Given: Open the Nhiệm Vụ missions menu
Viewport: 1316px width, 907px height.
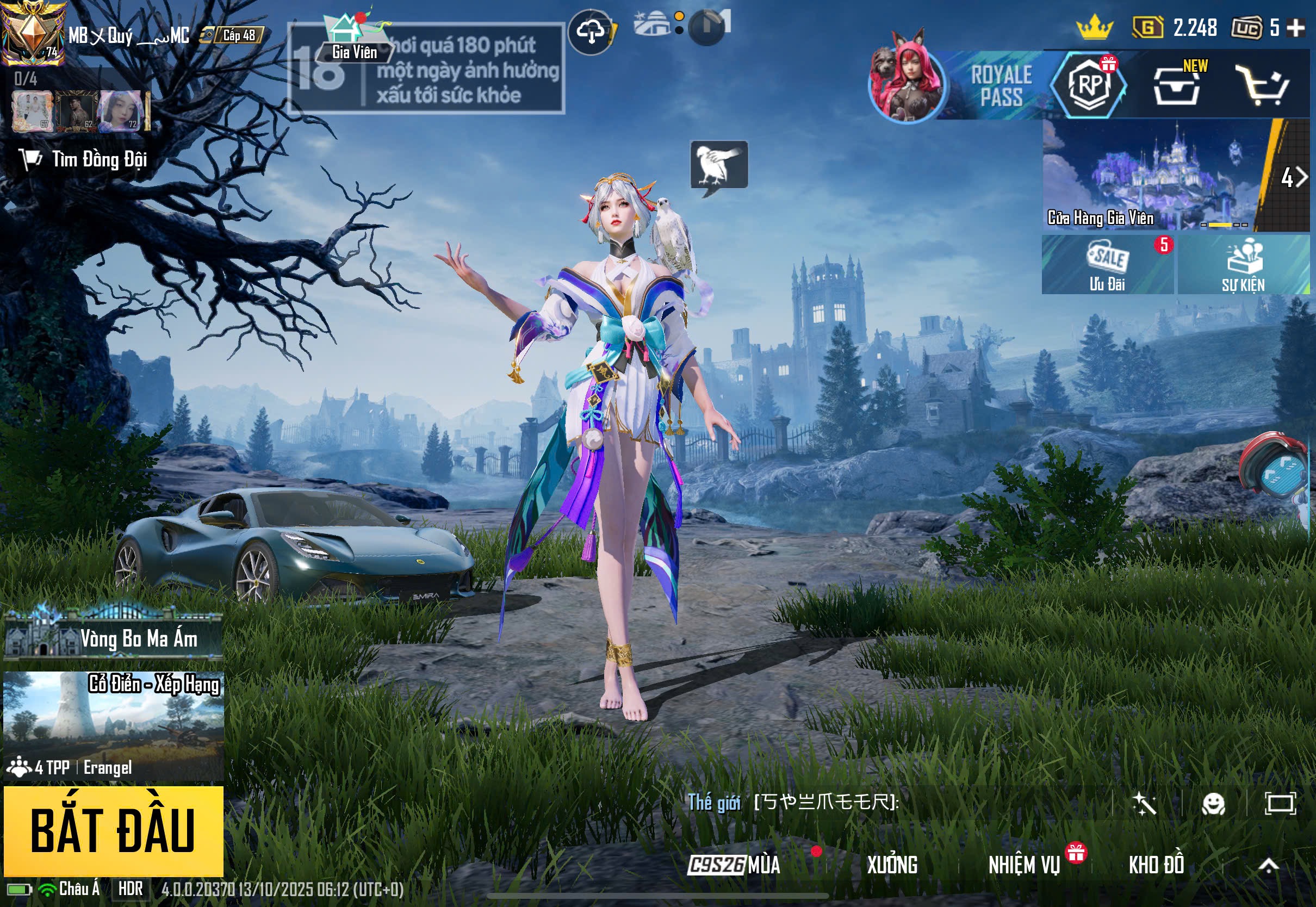Looking at the screenshot, I should pyautogui.click(x=1024, y=865).
